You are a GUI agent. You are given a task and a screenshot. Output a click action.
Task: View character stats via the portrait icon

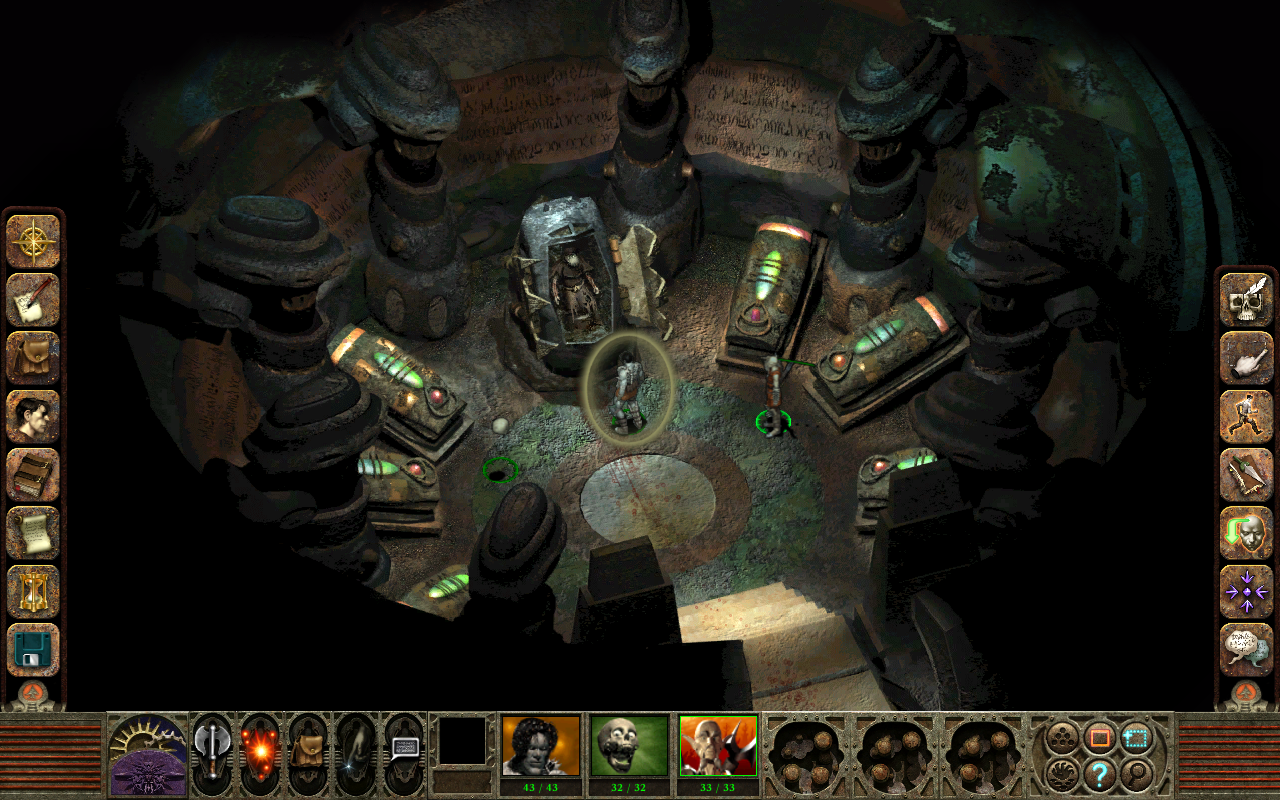click(x=33, y=414)
